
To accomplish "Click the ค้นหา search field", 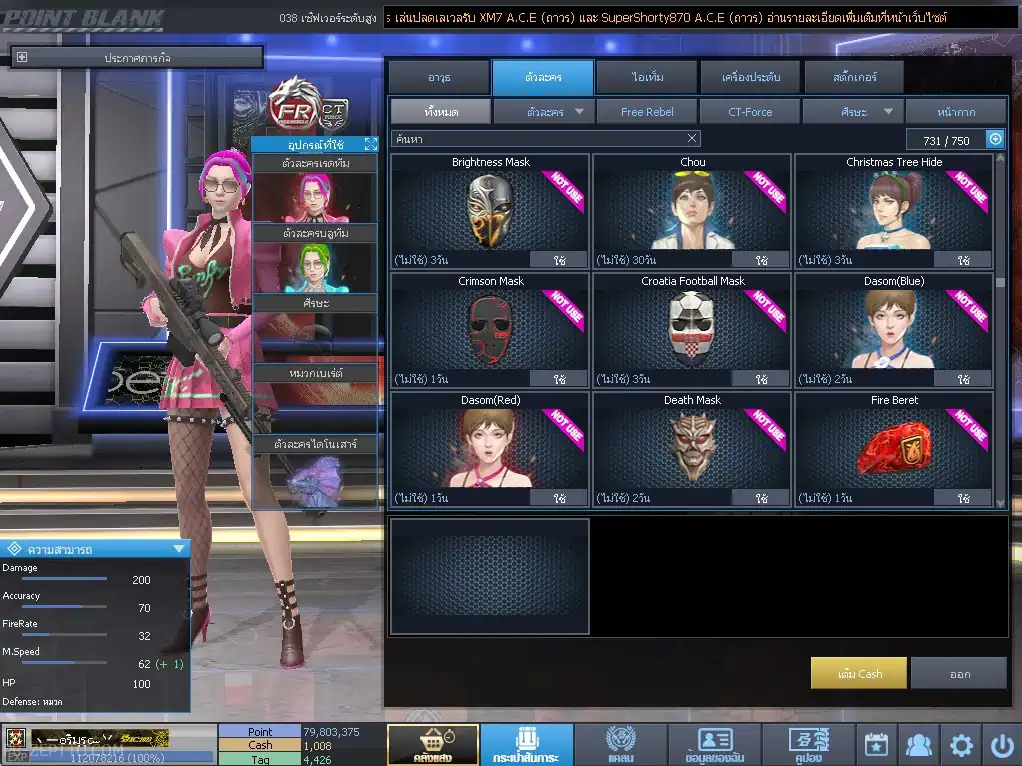I will coord(540,139).
